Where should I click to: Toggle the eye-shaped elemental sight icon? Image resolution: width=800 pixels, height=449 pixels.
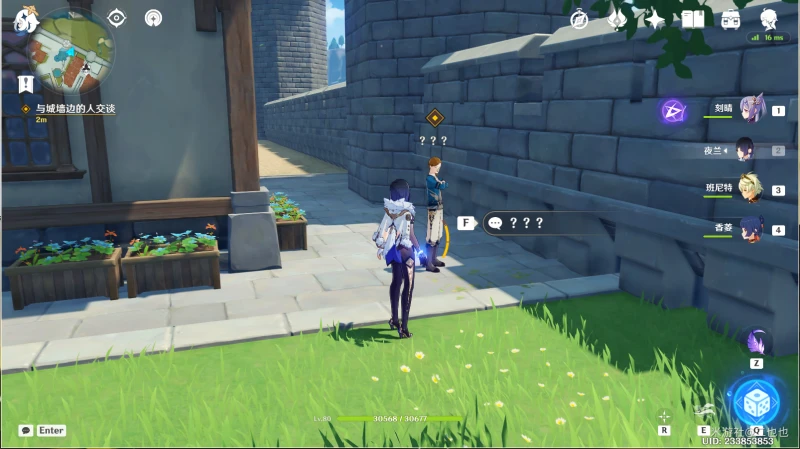117,17
